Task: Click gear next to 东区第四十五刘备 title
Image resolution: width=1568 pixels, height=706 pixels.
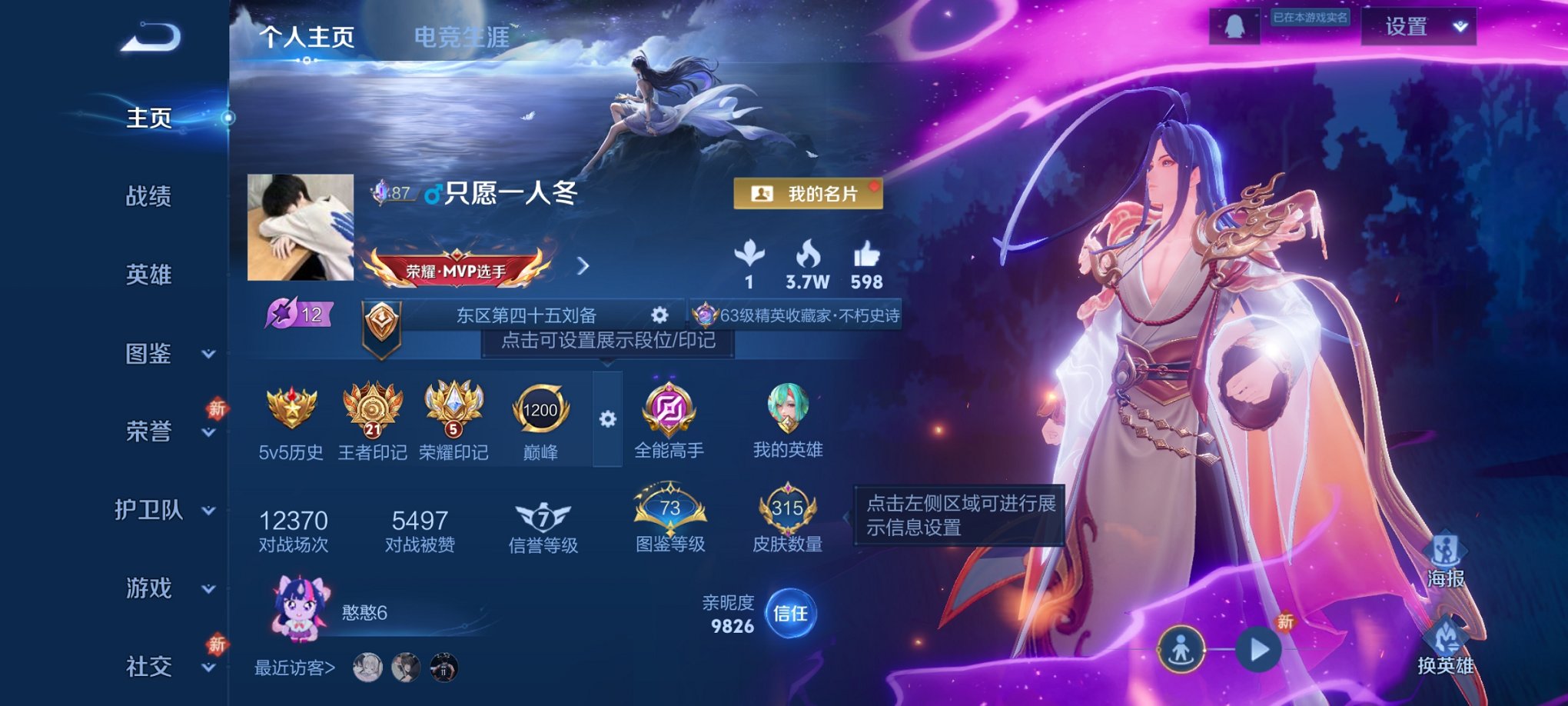Action: coord(660,315)
